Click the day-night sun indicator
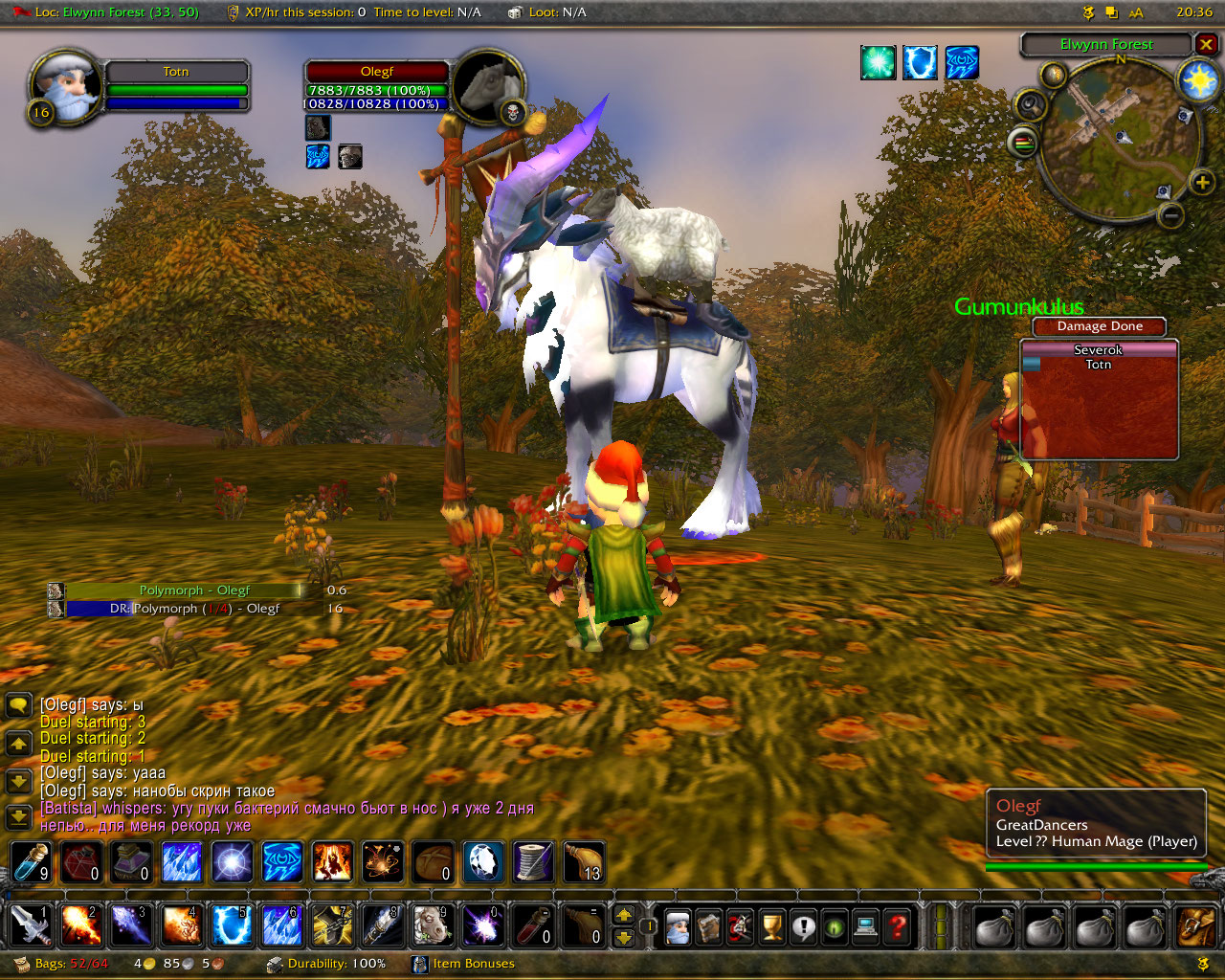 coord(1197,80)
